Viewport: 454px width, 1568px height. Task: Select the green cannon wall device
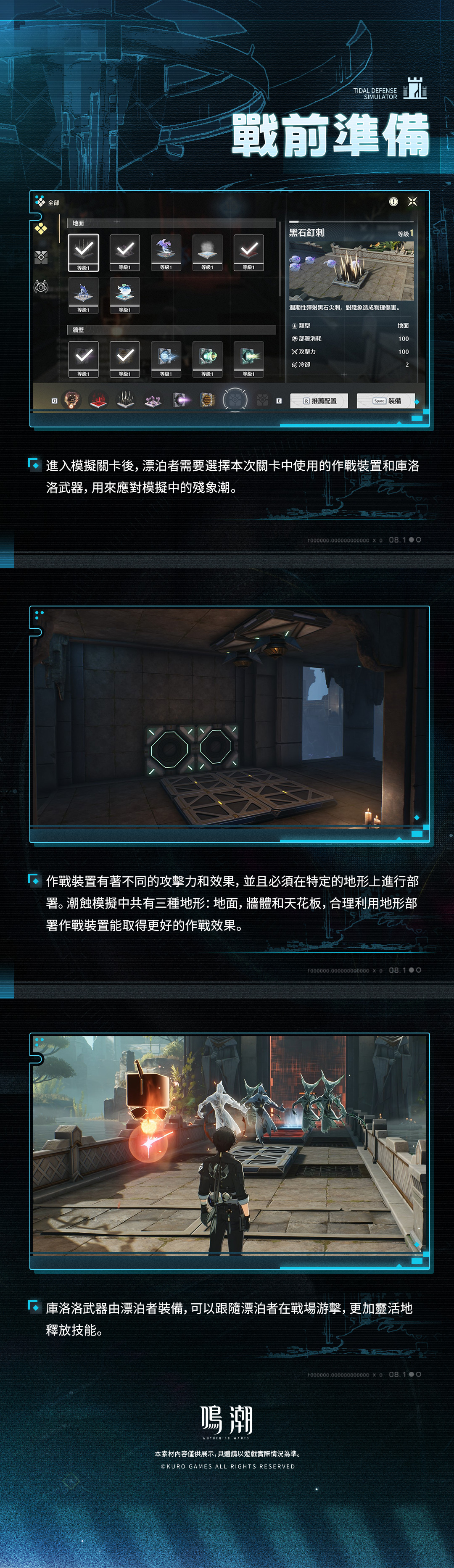[208, 357]
